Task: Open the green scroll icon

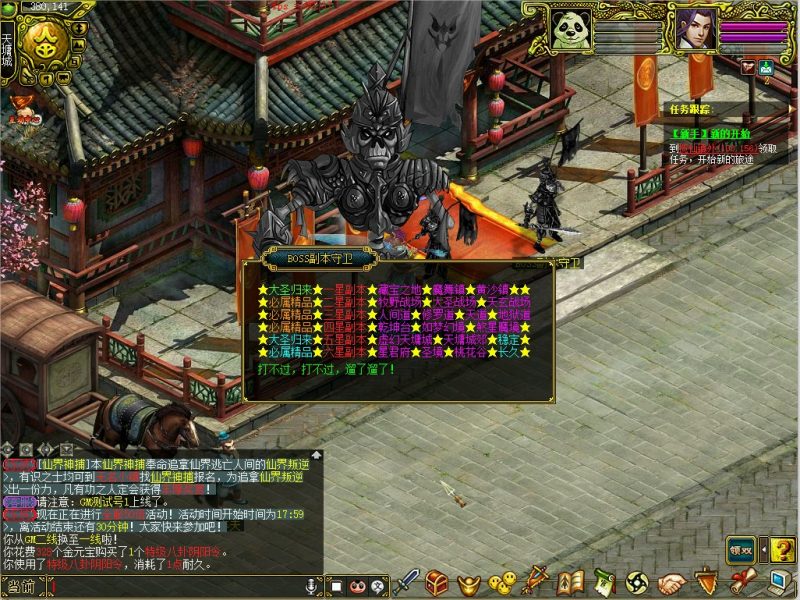Action: coord(603,582)
